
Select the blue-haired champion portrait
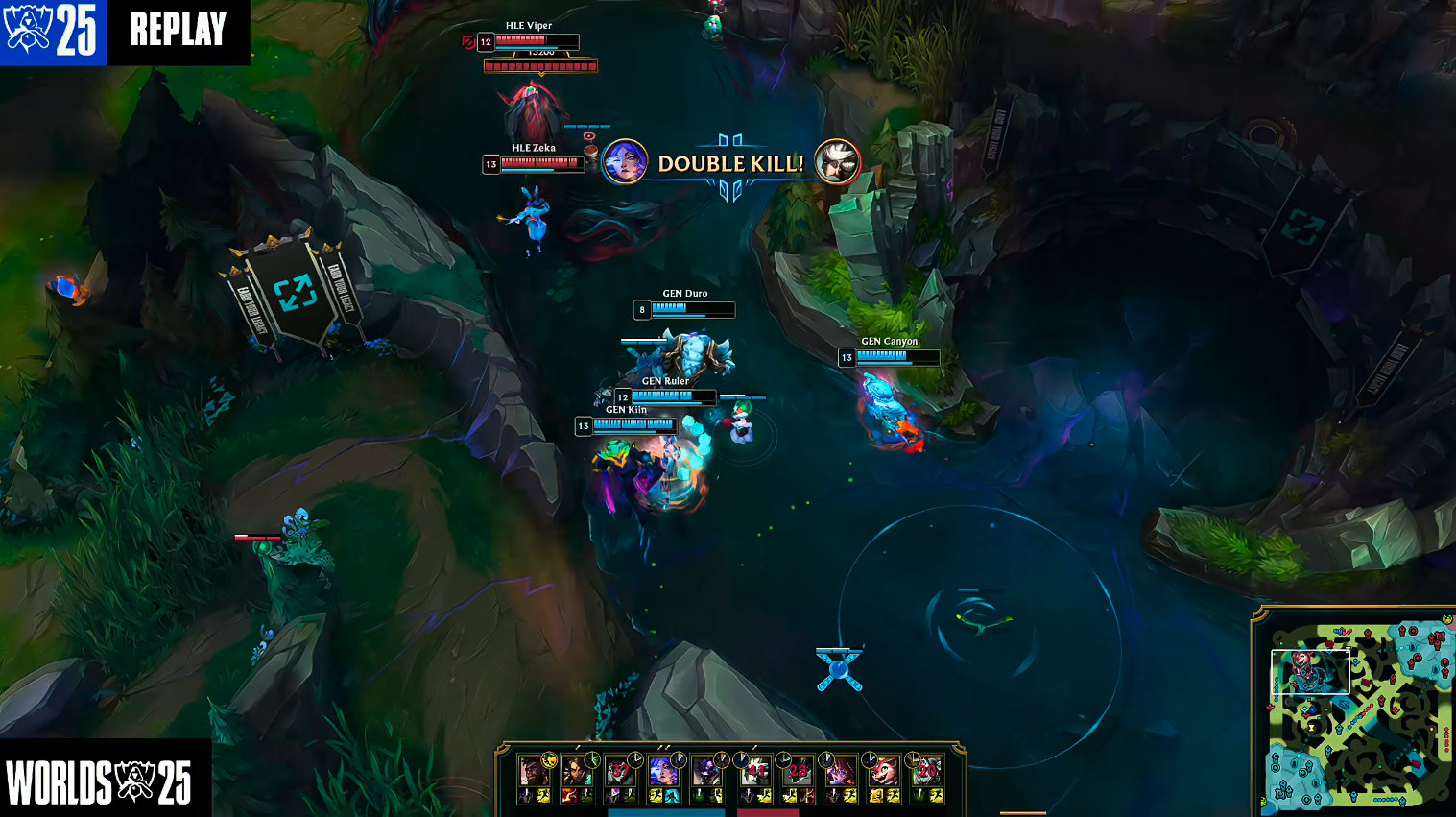tap(662, 771)
